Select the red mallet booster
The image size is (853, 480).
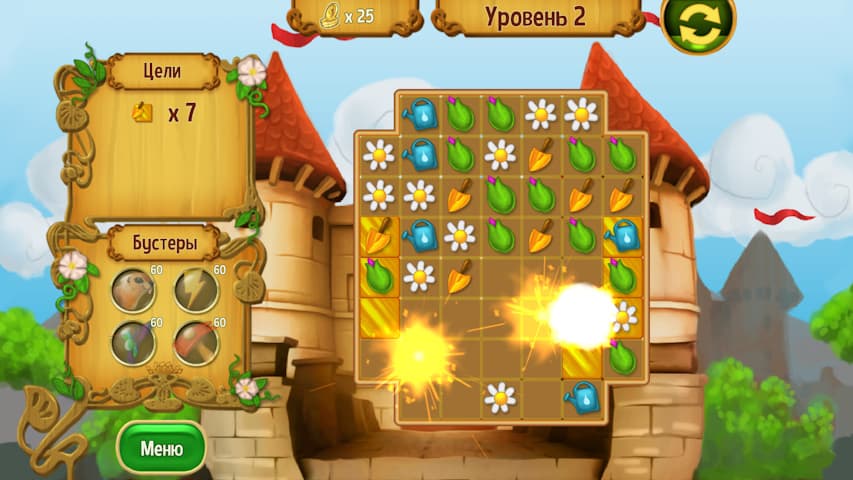tap(195, 343)
